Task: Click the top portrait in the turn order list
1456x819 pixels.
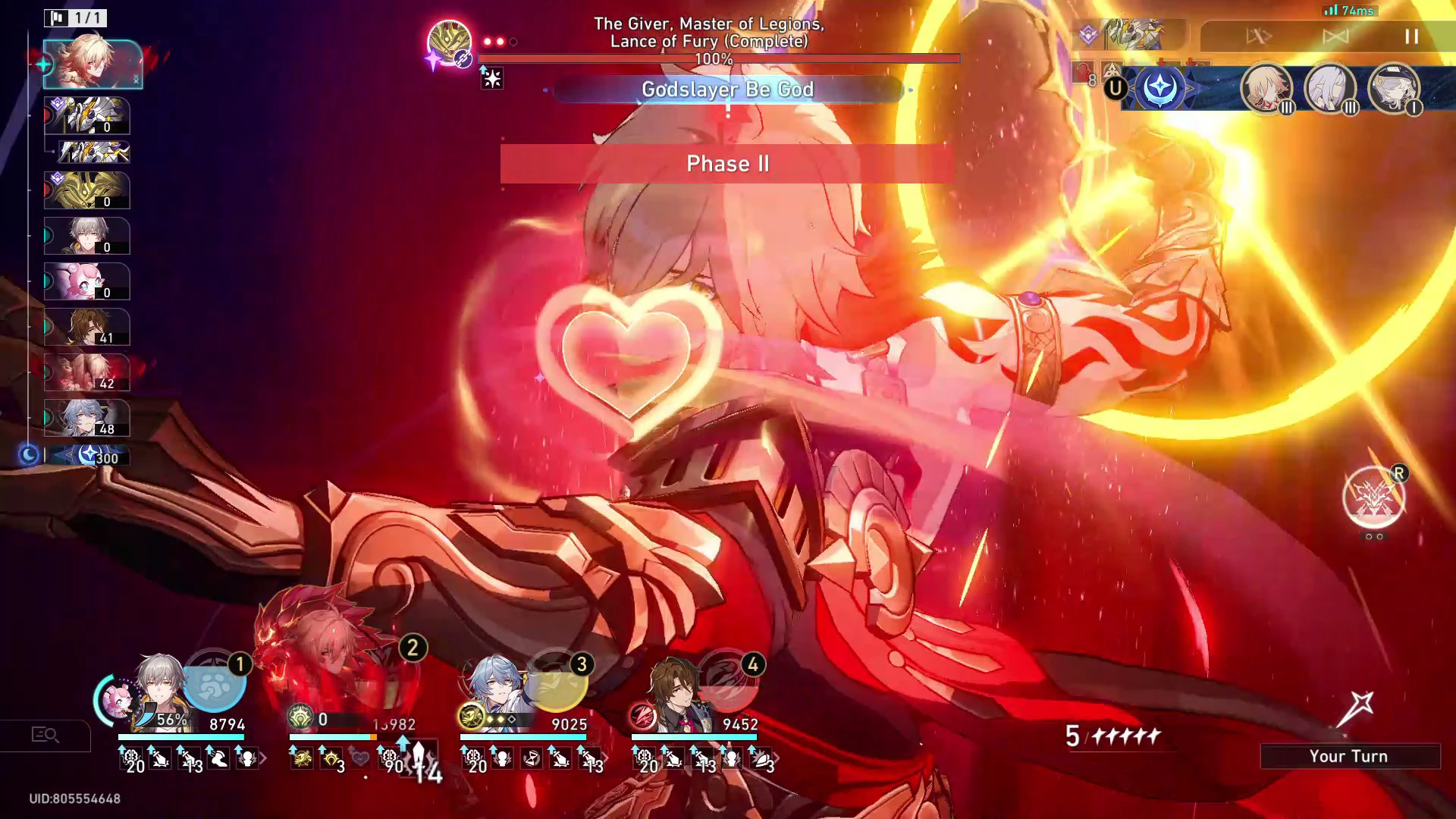Action: click(93, 64)
